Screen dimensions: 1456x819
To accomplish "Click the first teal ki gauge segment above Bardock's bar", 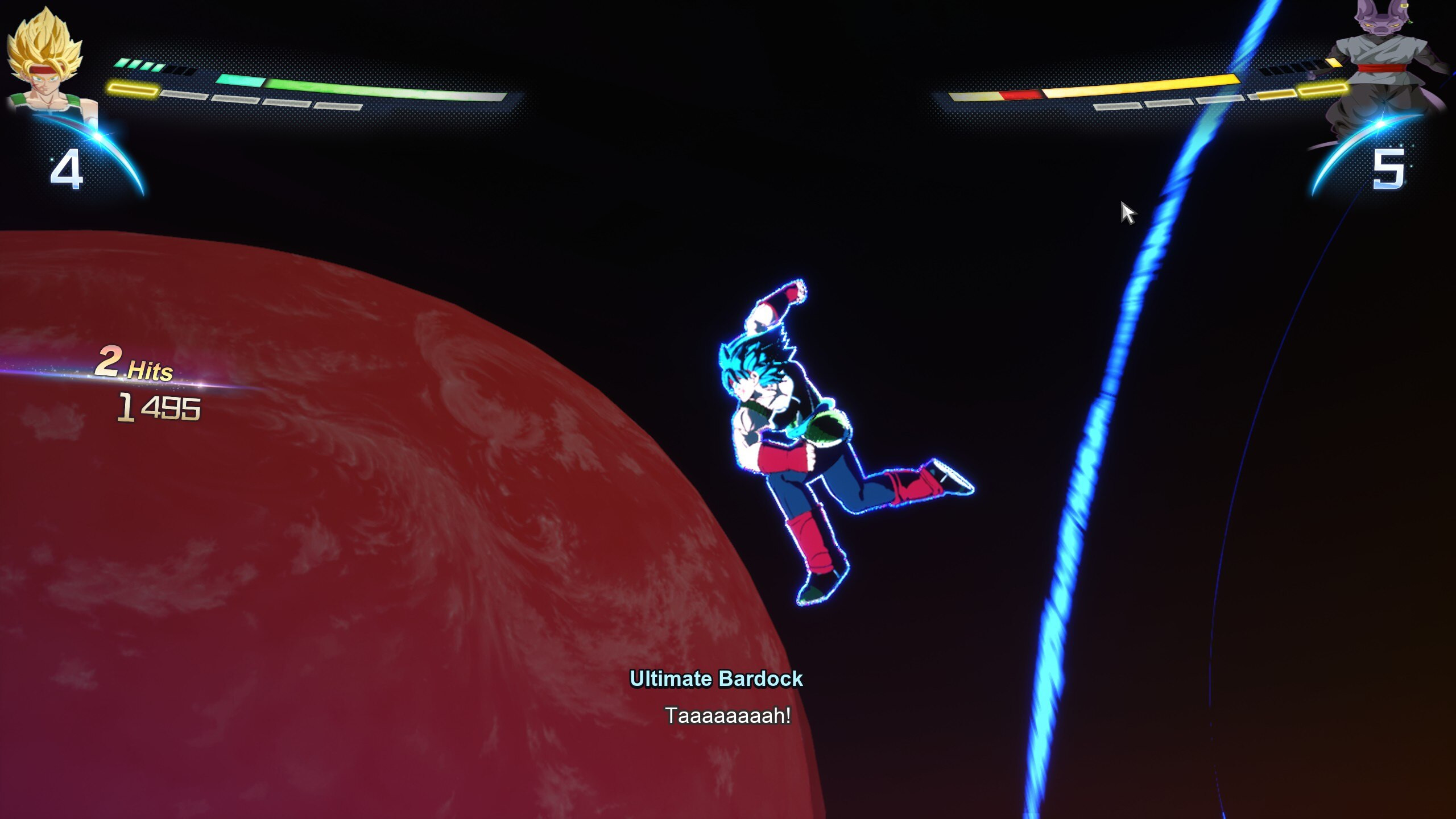I will click(122, 63).
